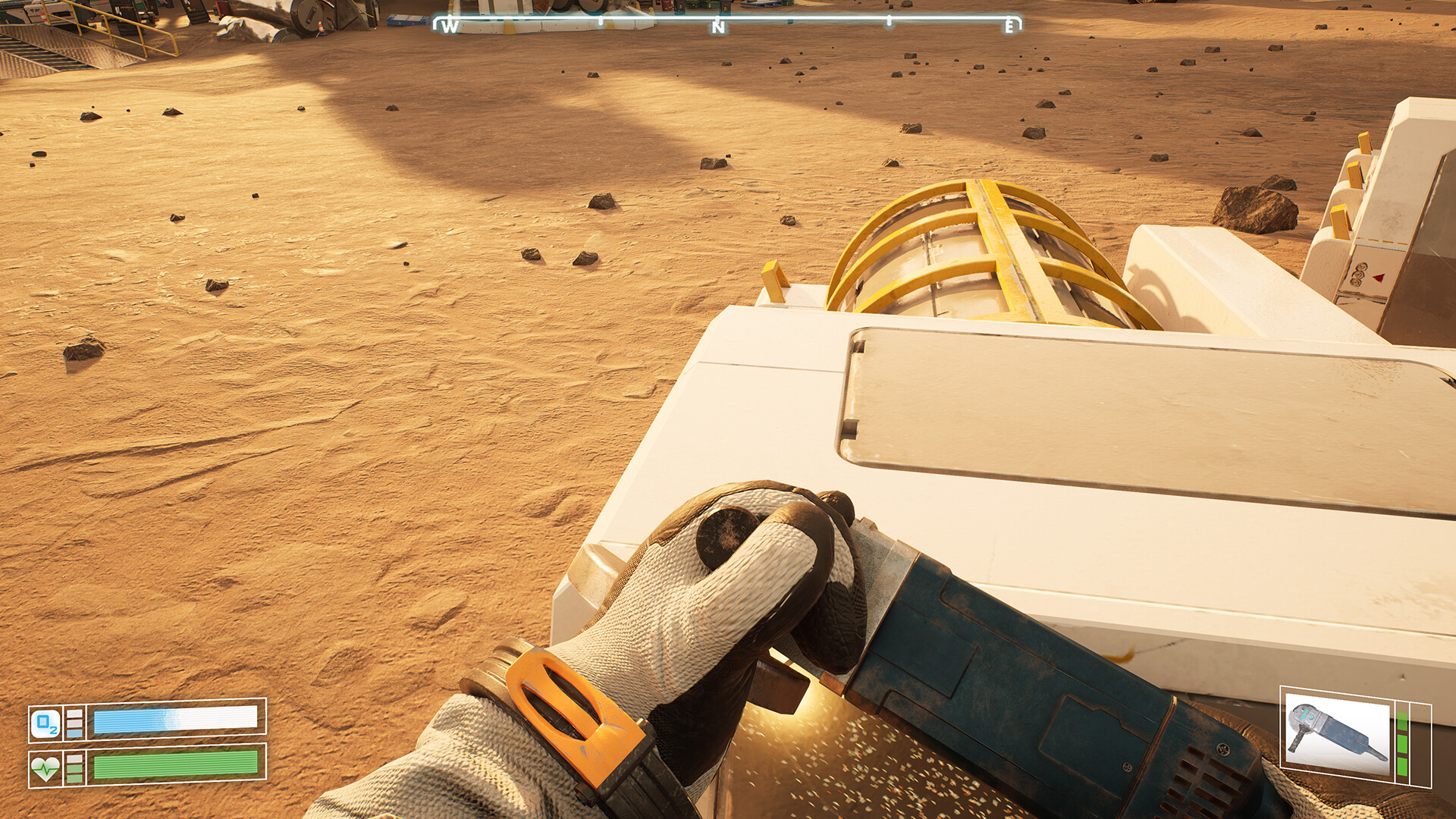Screen dimensions: 1456x819
Task: Toggle the bottom filled segment next to the health bar
Action: 75,778
